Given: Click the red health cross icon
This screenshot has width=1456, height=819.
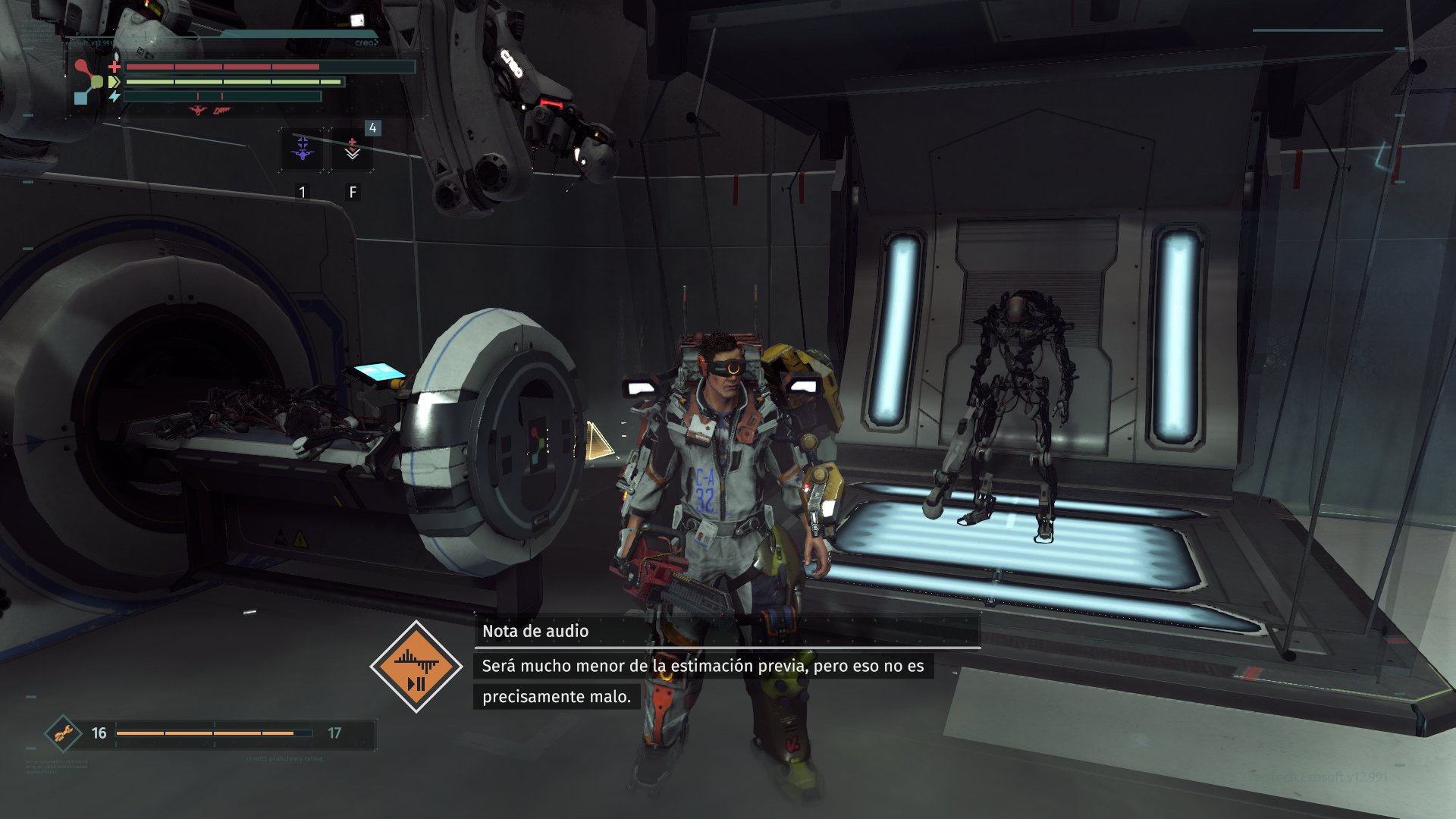Looking at the screenshot, I should [x=115, y=67].
